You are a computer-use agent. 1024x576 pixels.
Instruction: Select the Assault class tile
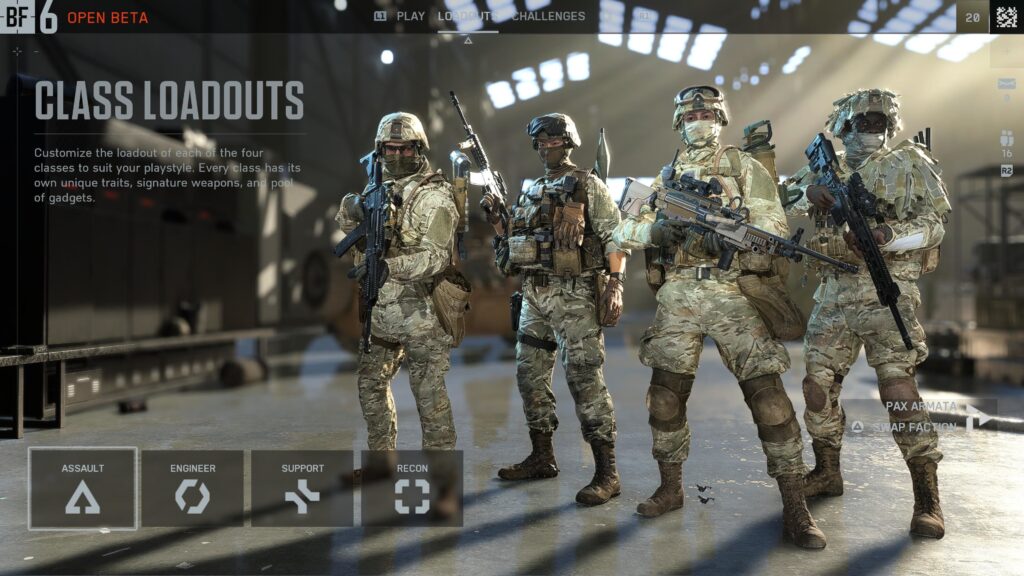[x=82, y=488]
